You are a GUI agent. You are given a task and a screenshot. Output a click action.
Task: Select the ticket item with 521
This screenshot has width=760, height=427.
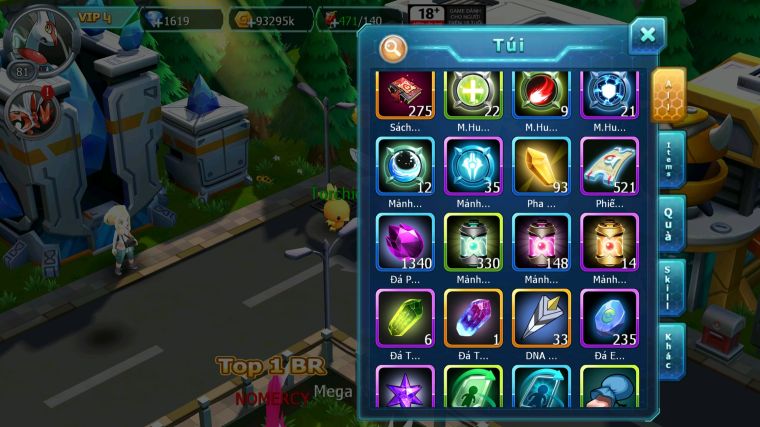(x=609, y=165)
